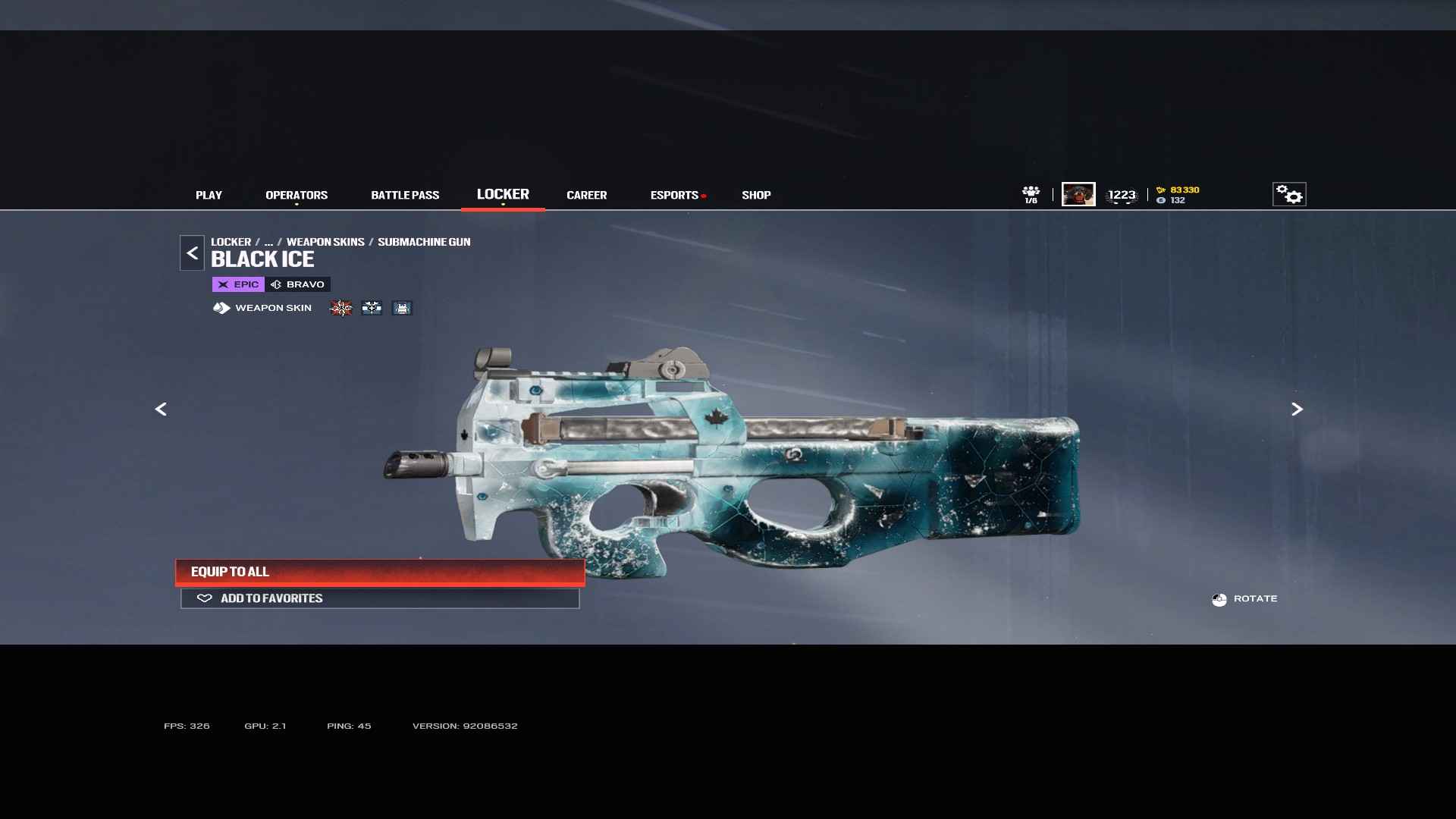Click the player profile avatar
The height and width of the screenshot is (819, 1456).
point(1078,194)
